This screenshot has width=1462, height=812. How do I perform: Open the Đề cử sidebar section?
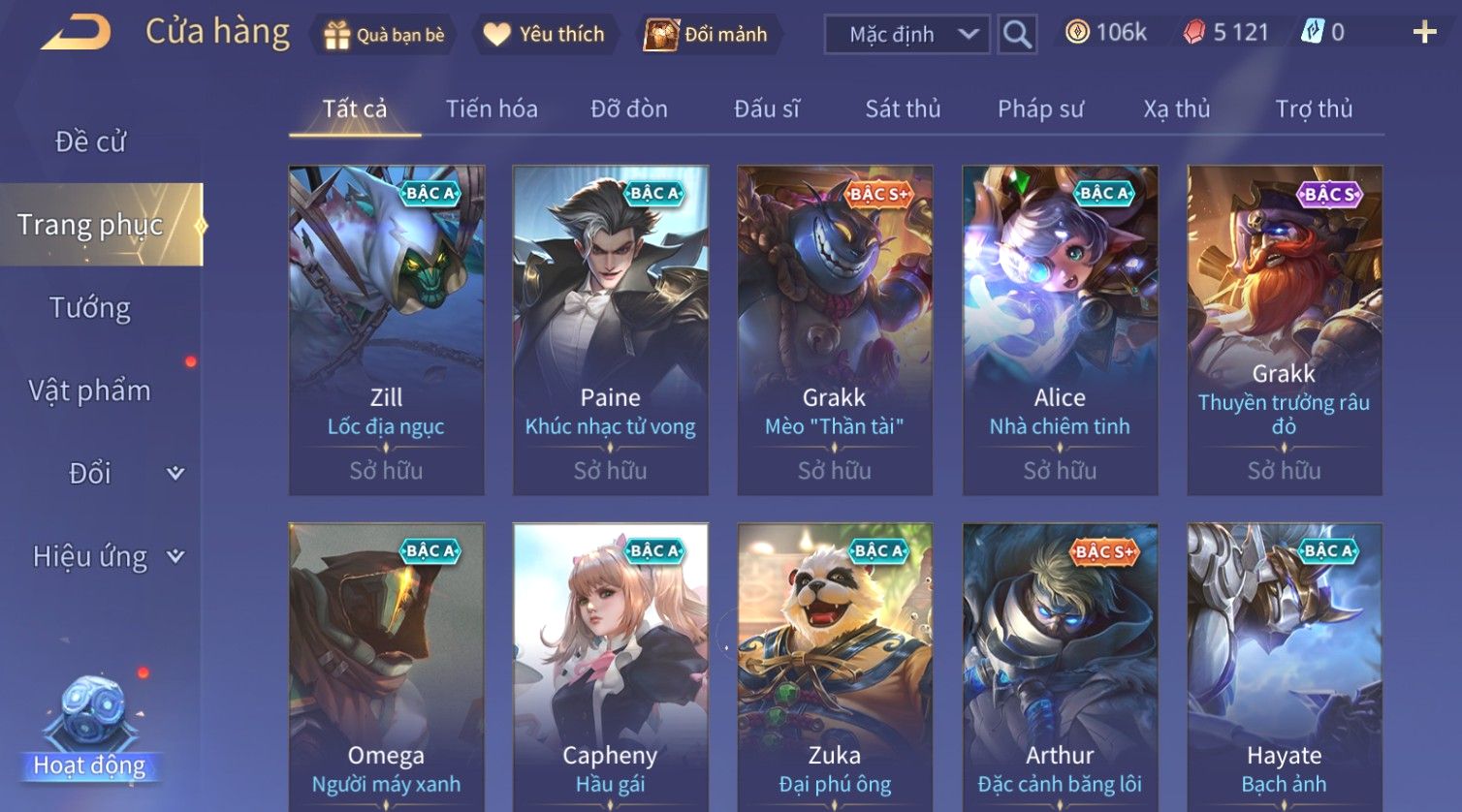[x=90, y=141]
